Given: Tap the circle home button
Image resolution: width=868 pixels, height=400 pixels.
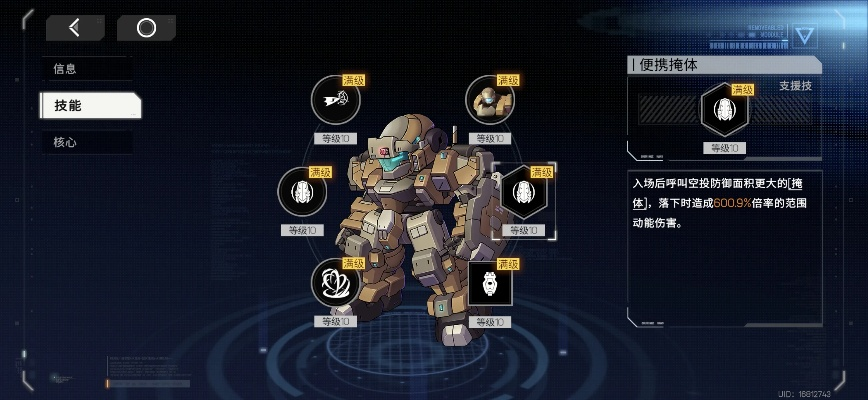Looking at the screenshot, I should 146,28.
